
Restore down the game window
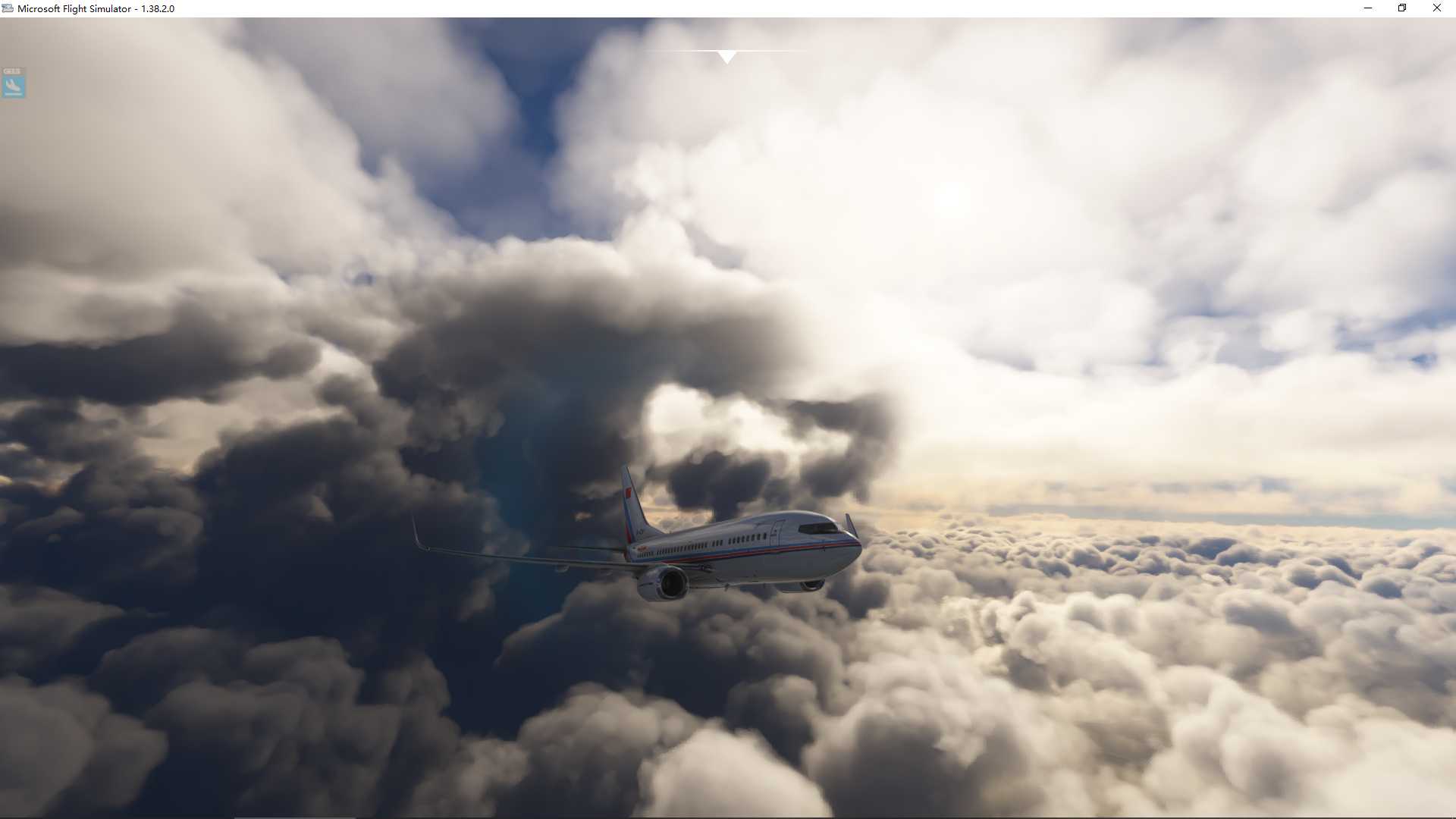1402,8
